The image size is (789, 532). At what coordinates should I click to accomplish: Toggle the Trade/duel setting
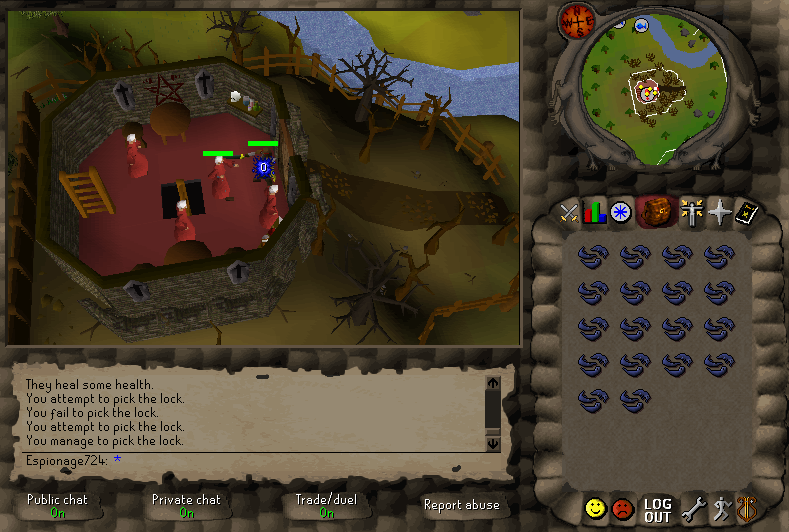[x=325, y=505]
